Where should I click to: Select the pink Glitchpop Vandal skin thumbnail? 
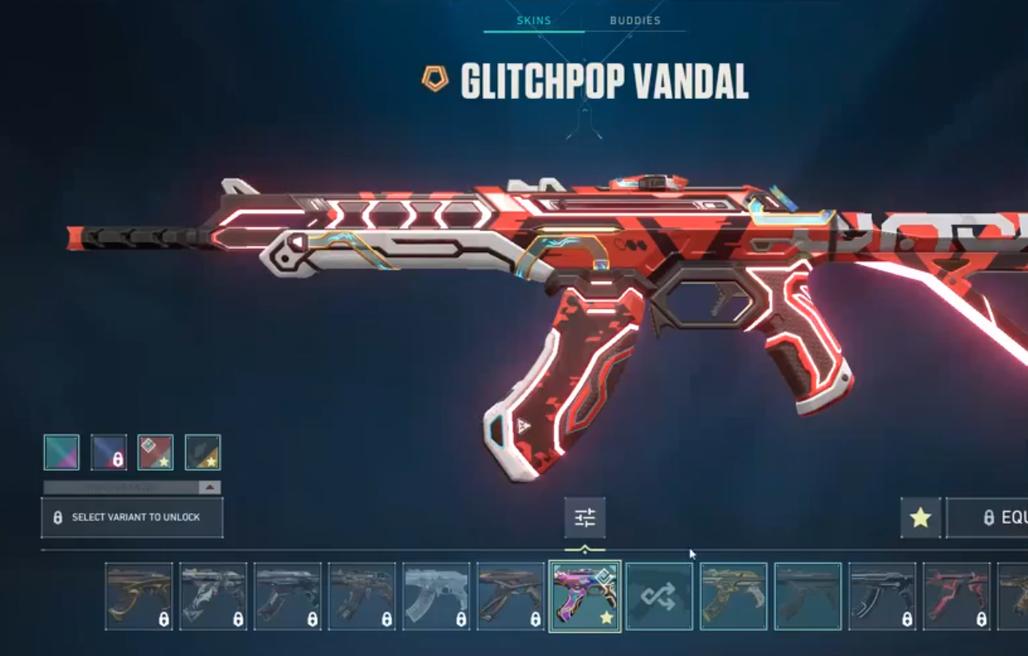click(x=585, y=596)
